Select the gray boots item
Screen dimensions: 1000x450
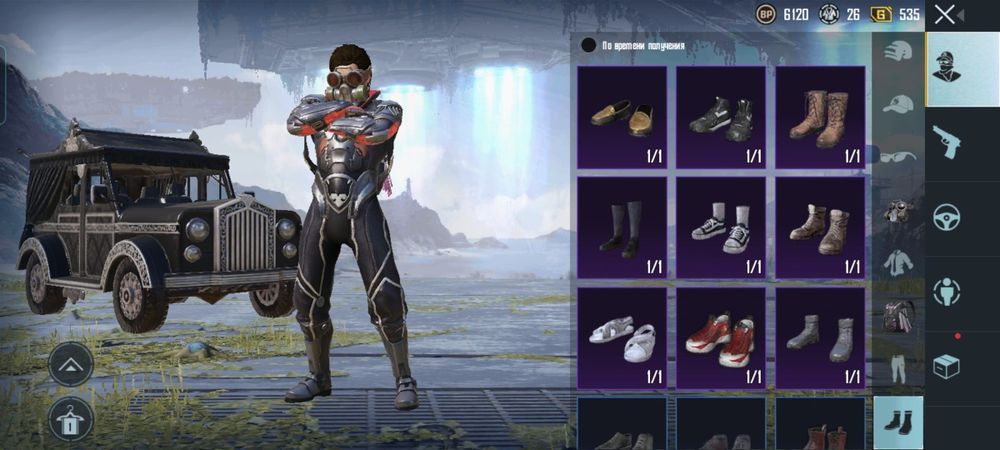click(820, 338)
